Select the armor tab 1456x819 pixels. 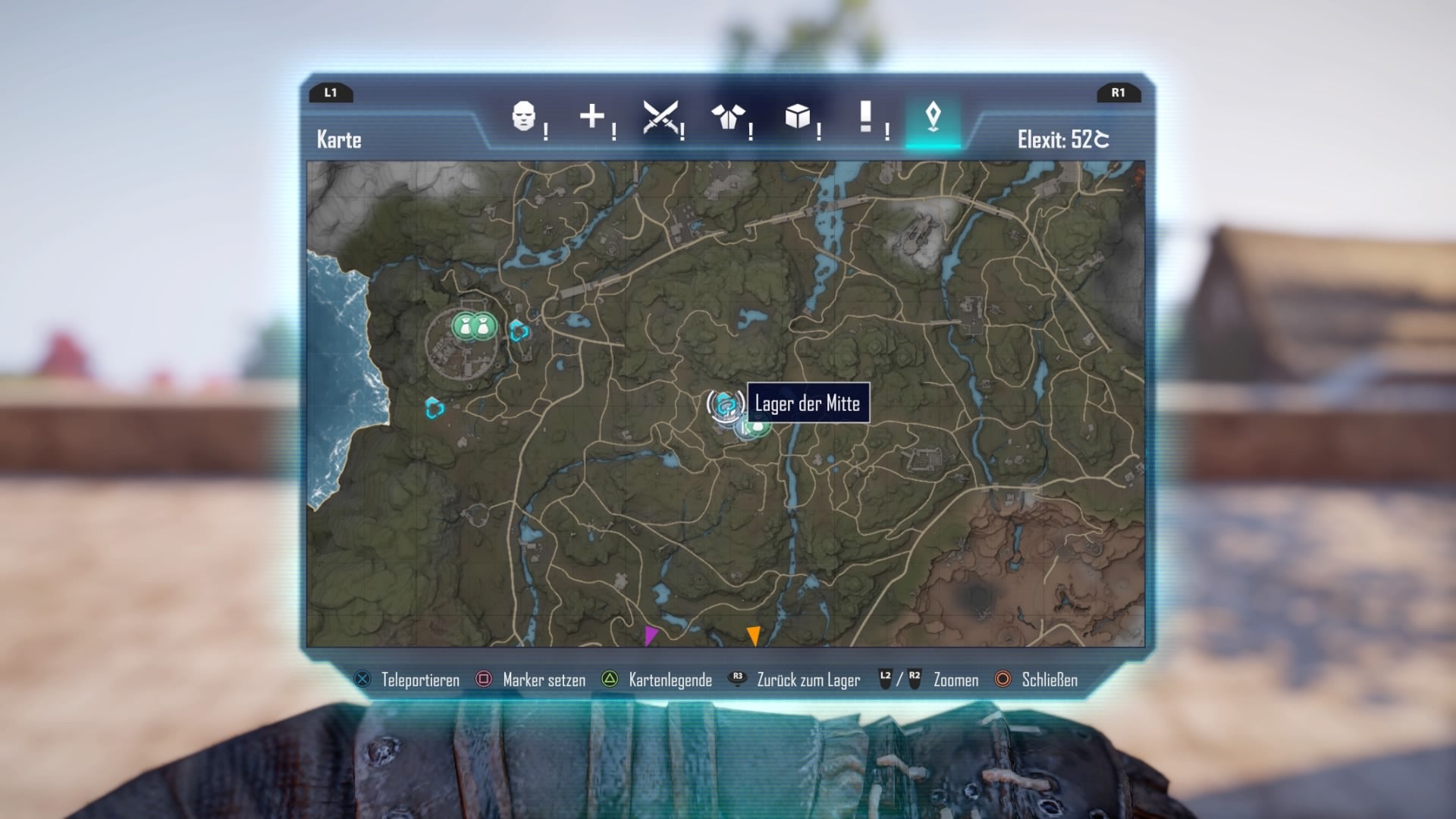[728, 117]
